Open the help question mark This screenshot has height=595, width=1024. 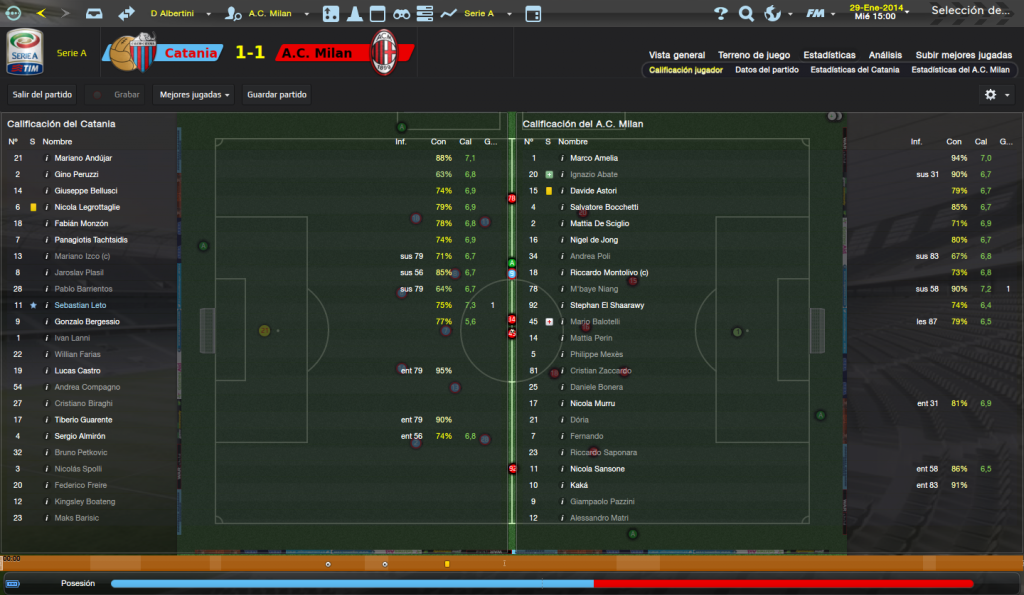721,14
